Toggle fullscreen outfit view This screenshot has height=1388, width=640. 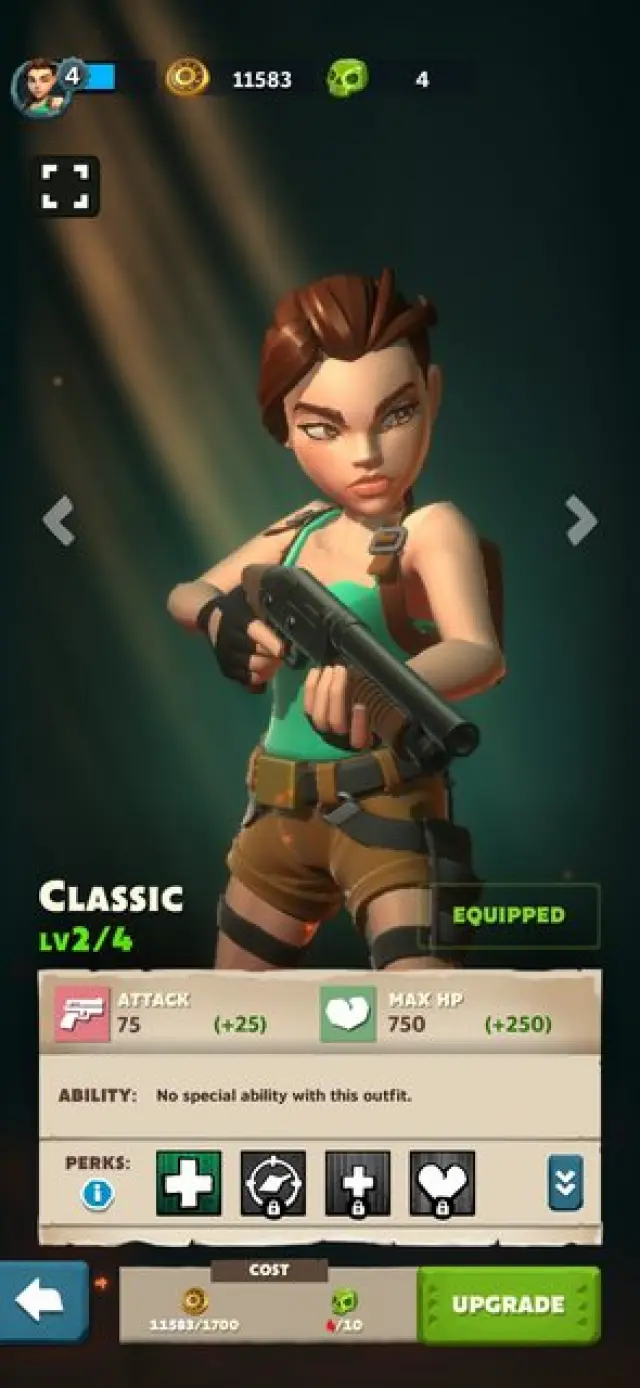(65, 186)
